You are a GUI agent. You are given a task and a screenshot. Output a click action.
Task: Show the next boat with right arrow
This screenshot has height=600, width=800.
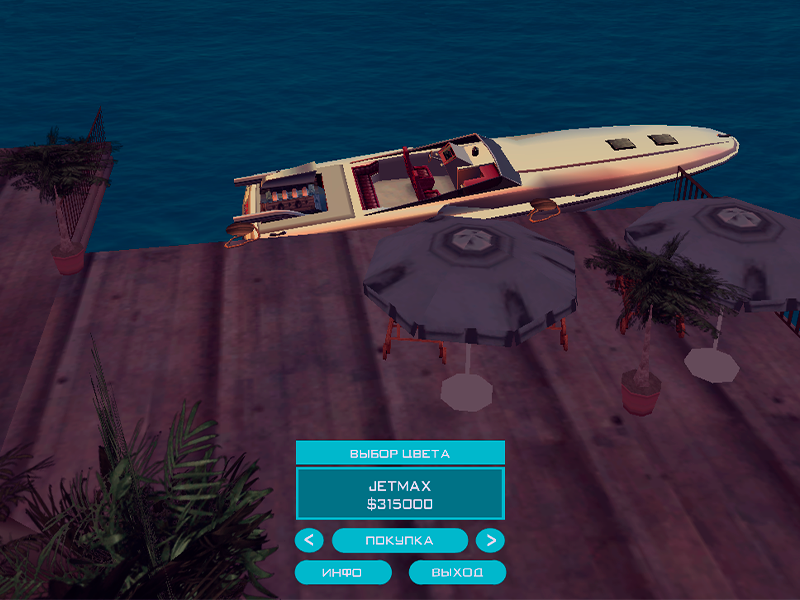pyautogui.click(x=490, y=541)
